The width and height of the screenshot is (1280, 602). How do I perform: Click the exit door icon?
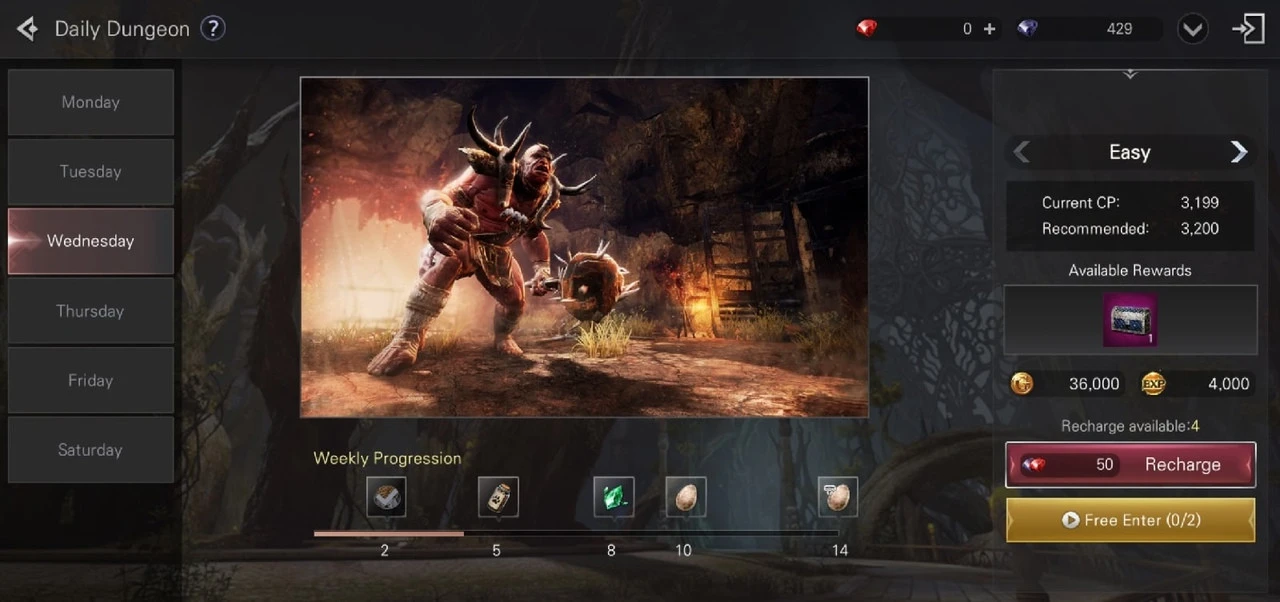1248,29
